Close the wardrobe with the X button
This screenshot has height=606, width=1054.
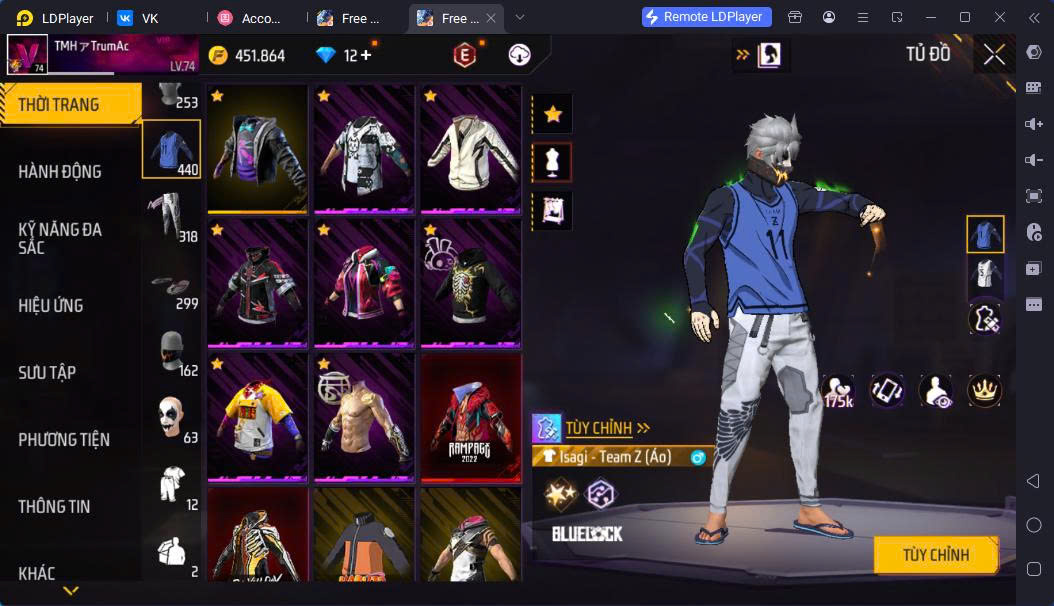[993, 55]
